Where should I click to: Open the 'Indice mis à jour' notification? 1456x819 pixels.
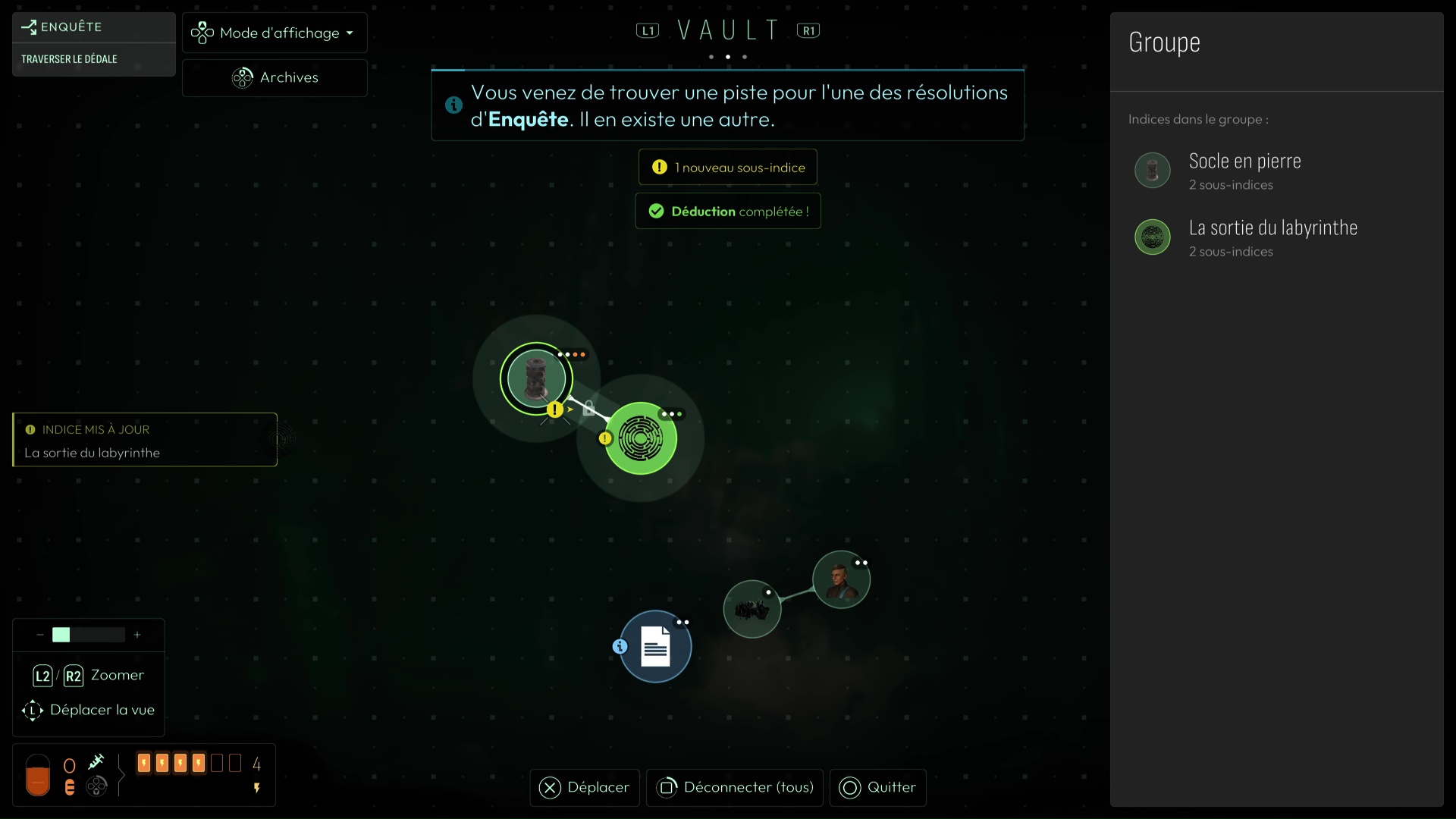(x=145, y=440)
